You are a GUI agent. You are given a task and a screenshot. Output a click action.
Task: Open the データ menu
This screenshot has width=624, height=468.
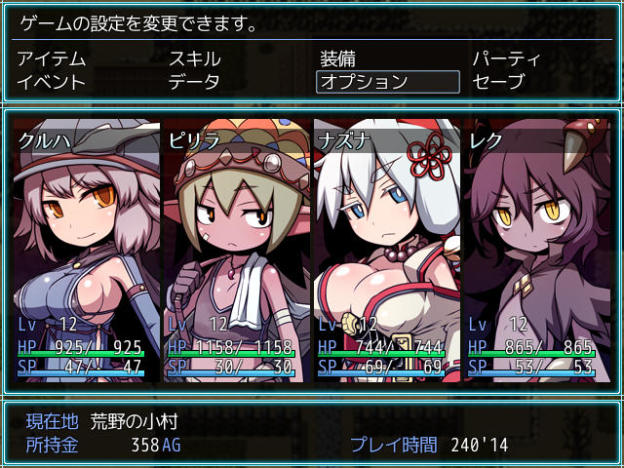pyautogui.click(x=195, y=82)
